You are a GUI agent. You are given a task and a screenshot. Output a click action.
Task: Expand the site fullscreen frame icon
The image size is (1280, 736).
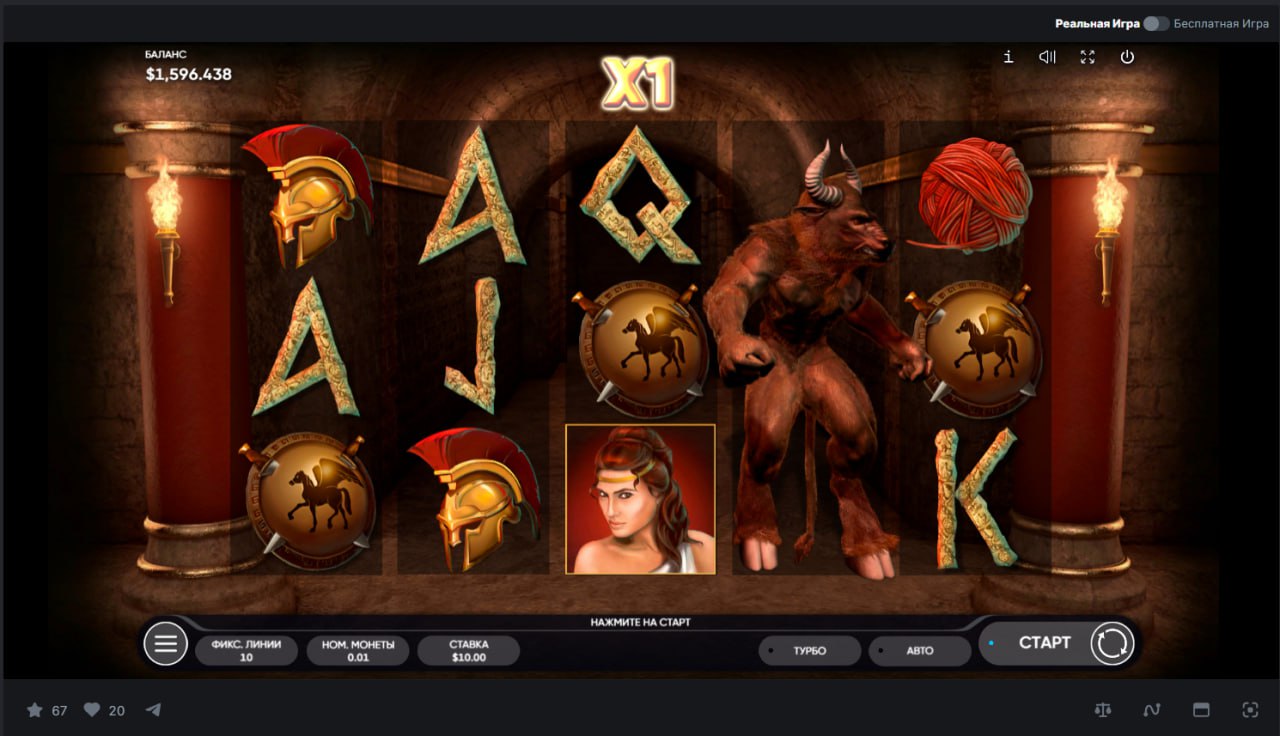[1250, 710]
